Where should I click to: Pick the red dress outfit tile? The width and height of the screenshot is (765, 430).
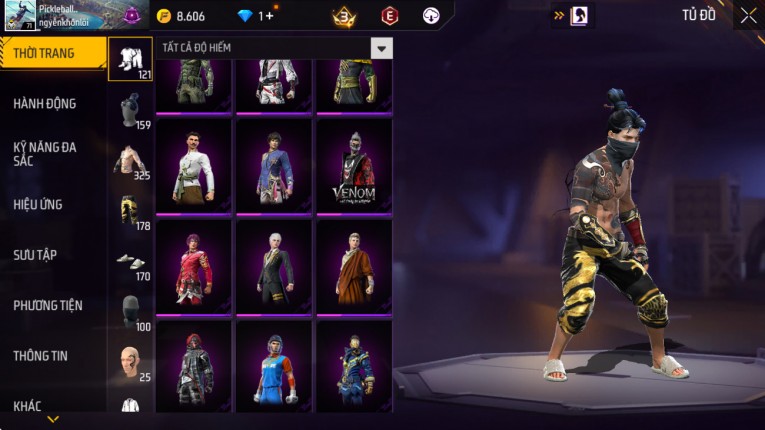[x=194, y=266]
